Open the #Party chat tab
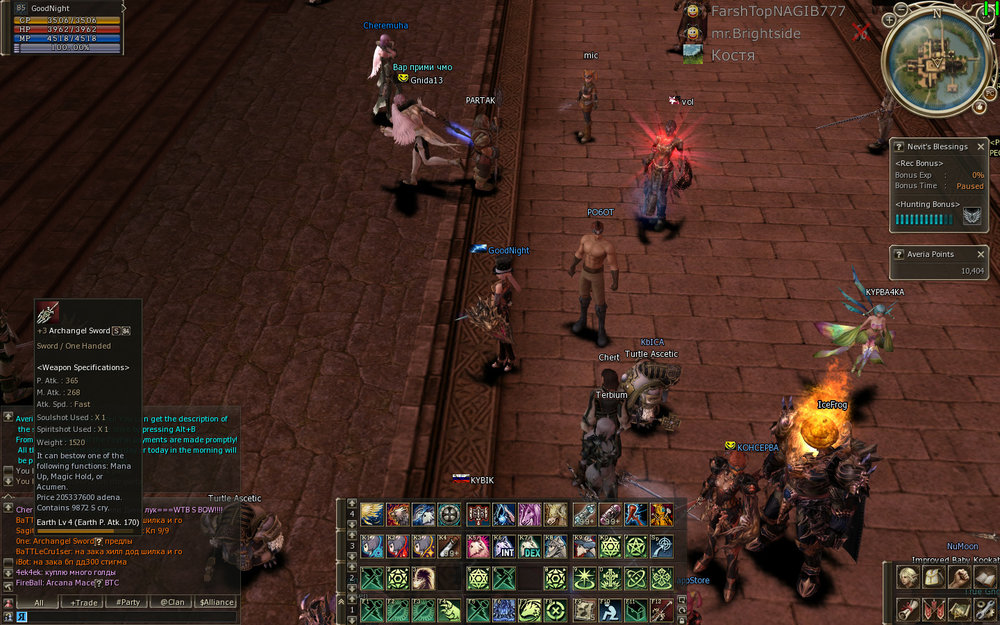This screenshot has width=1000, height=625. click(127, 602)
